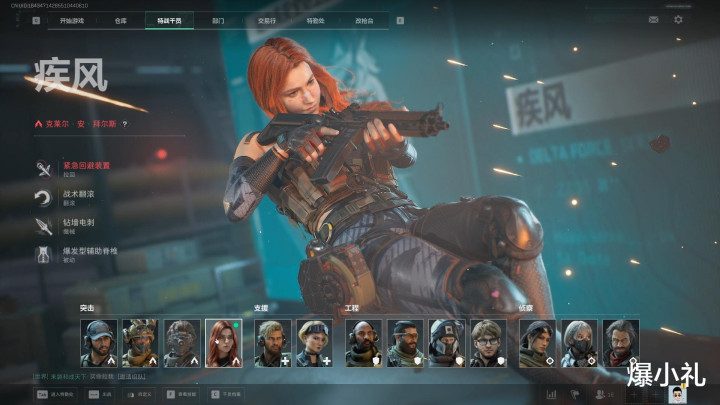The image size is (720, 405).
Task: Select the red-haired operator portrait
Action: [224, 343]
